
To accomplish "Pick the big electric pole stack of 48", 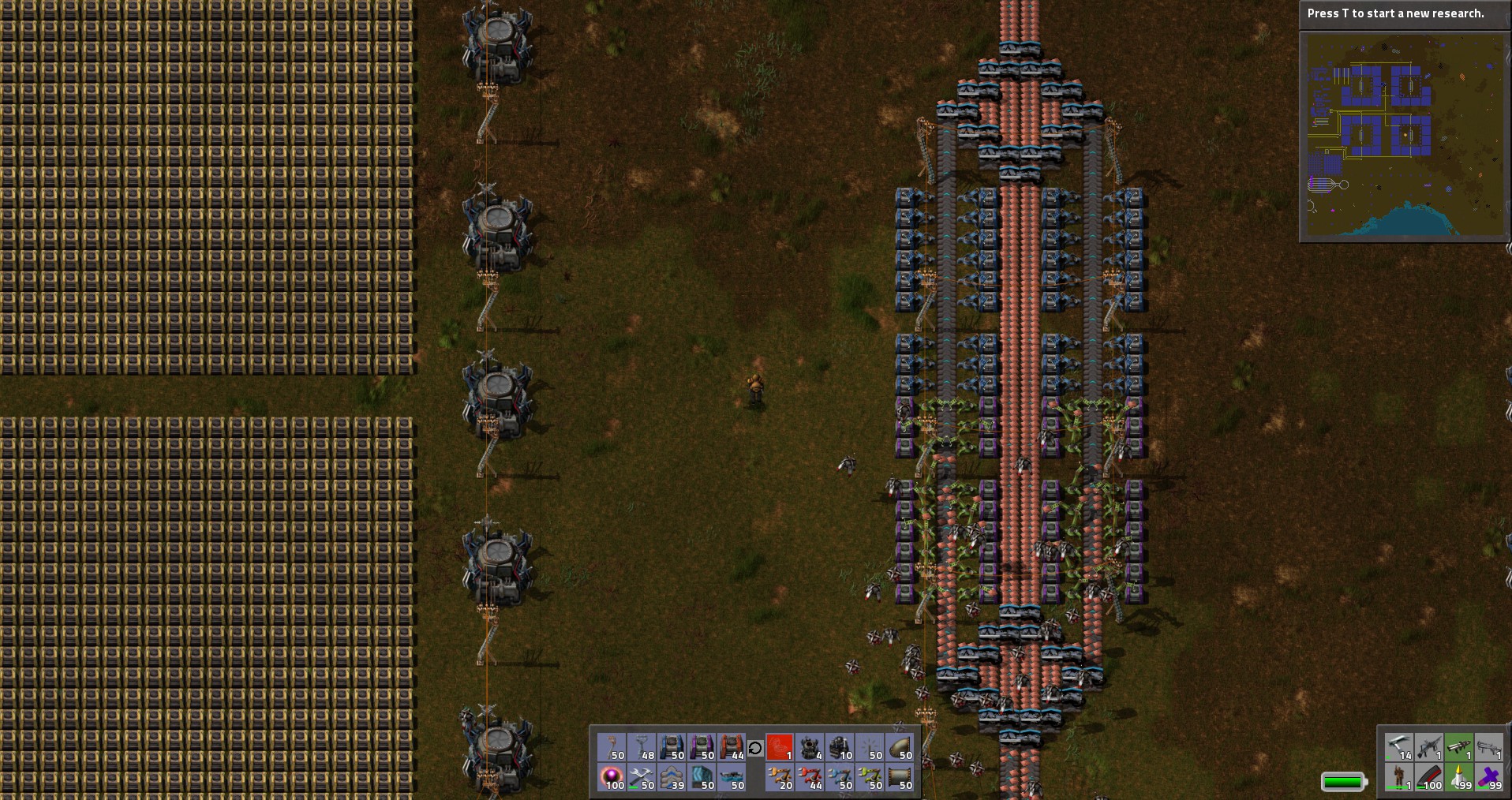I will pyautogui.click(x=642, y=747).
